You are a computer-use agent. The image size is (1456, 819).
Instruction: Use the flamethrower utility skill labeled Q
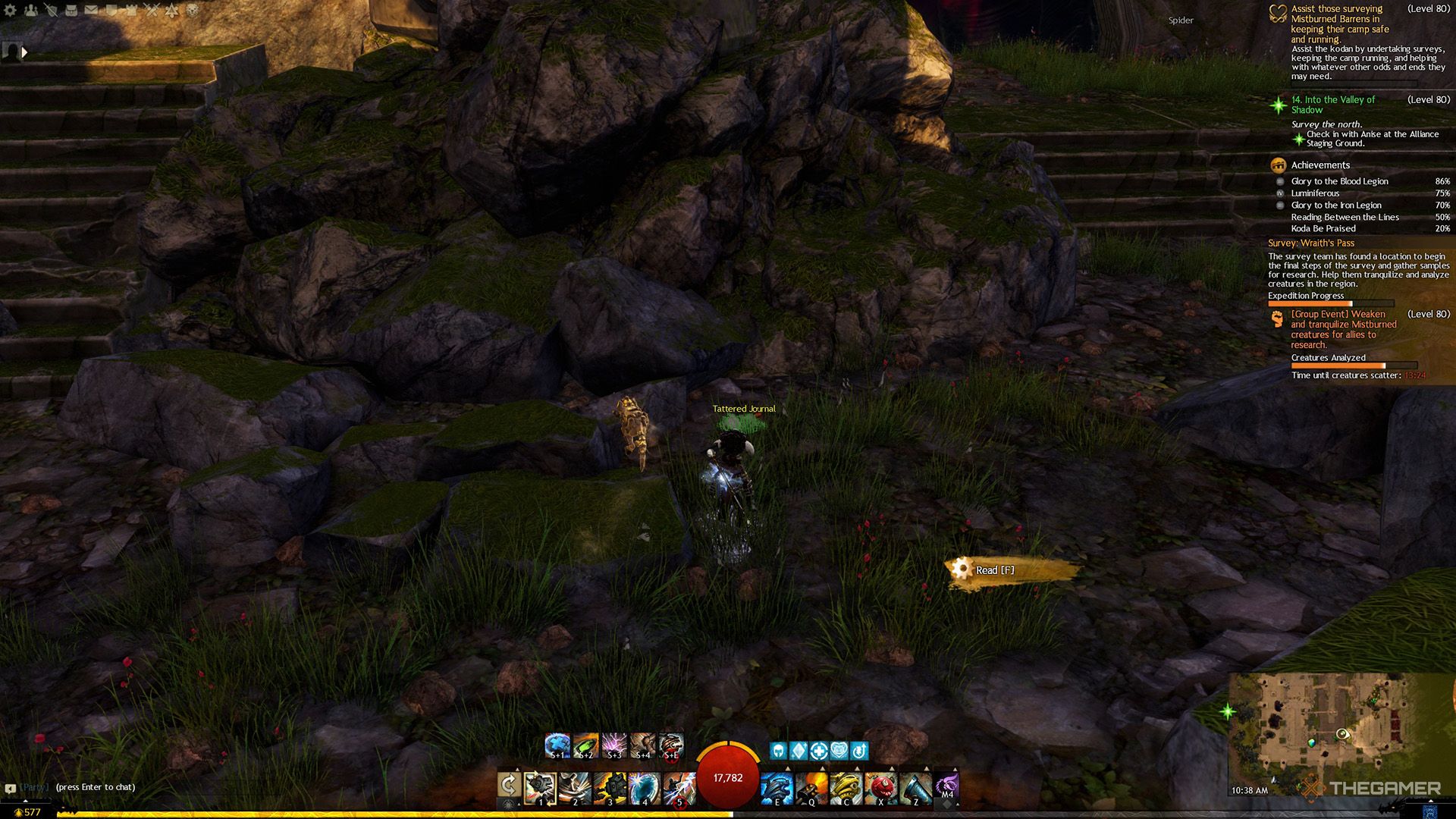pos(811,788)
